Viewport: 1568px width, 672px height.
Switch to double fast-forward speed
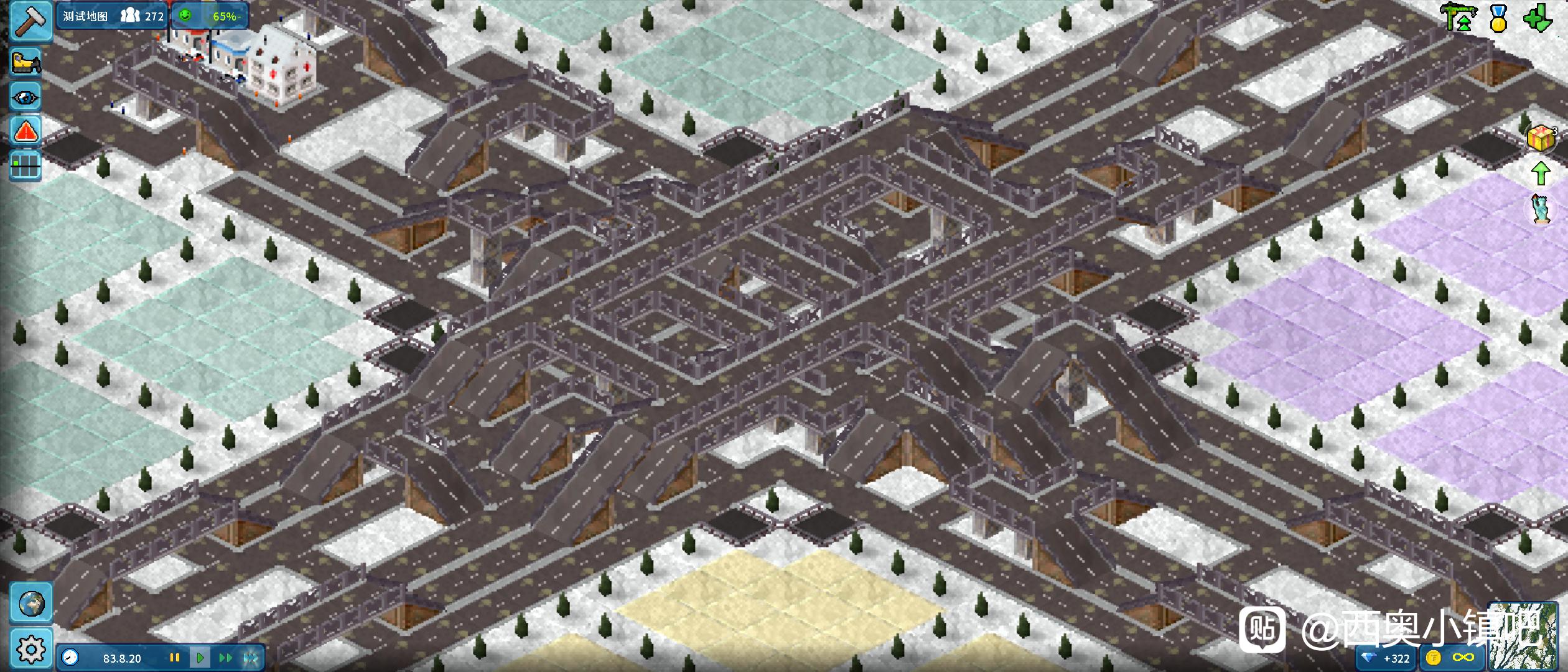tap(225, 658)
